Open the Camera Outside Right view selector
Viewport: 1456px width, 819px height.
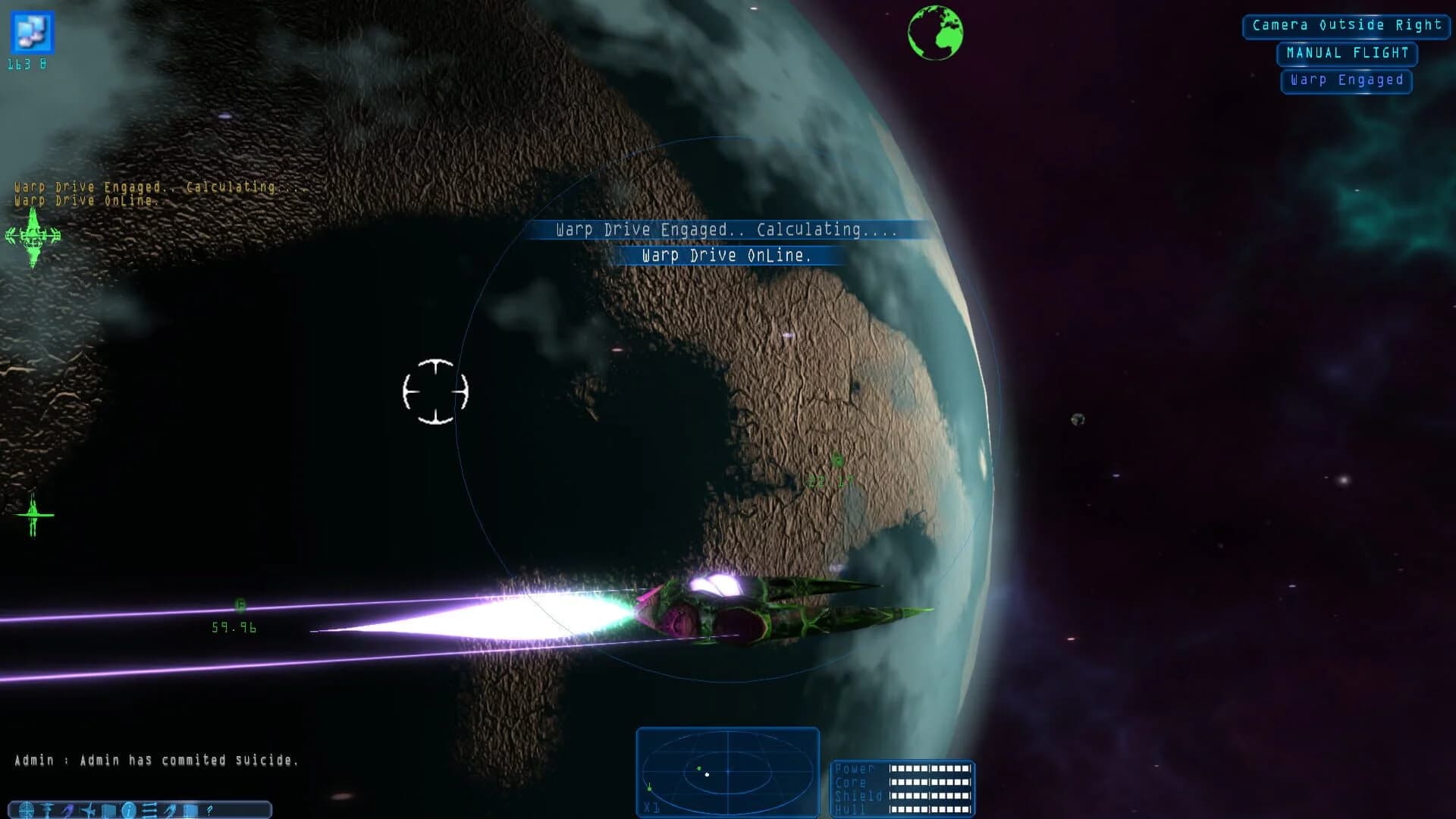(1345, 25)
